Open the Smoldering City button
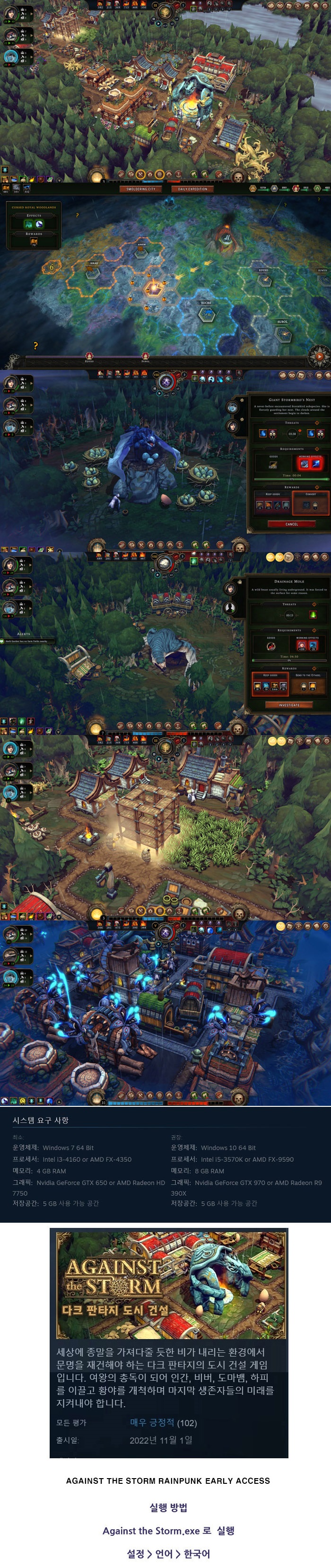The width and height of the screenshot is (331, 1568). 140,189
